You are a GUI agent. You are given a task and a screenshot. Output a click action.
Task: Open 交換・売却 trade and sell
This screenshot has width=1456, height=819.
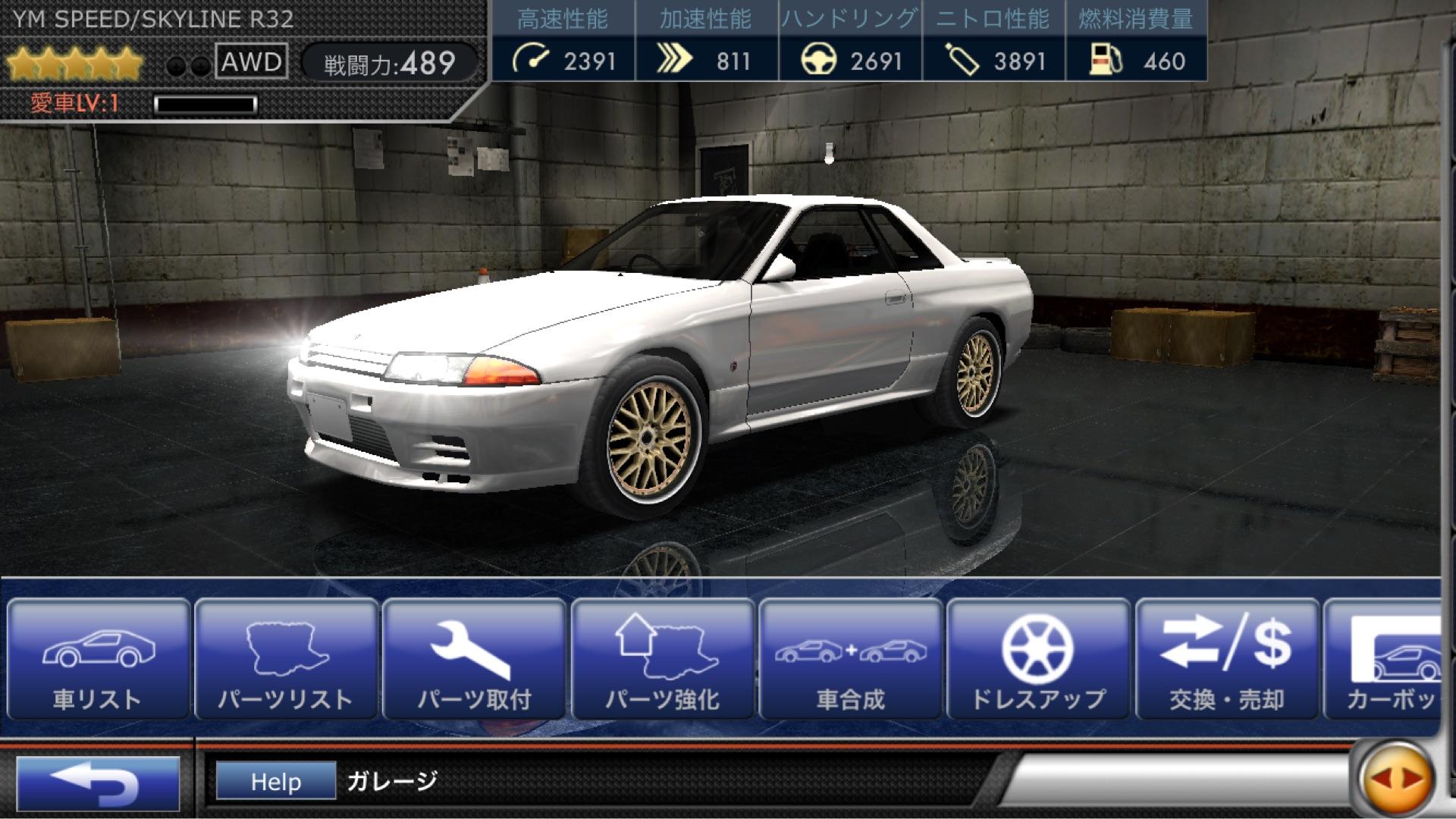pos(1226,659)
